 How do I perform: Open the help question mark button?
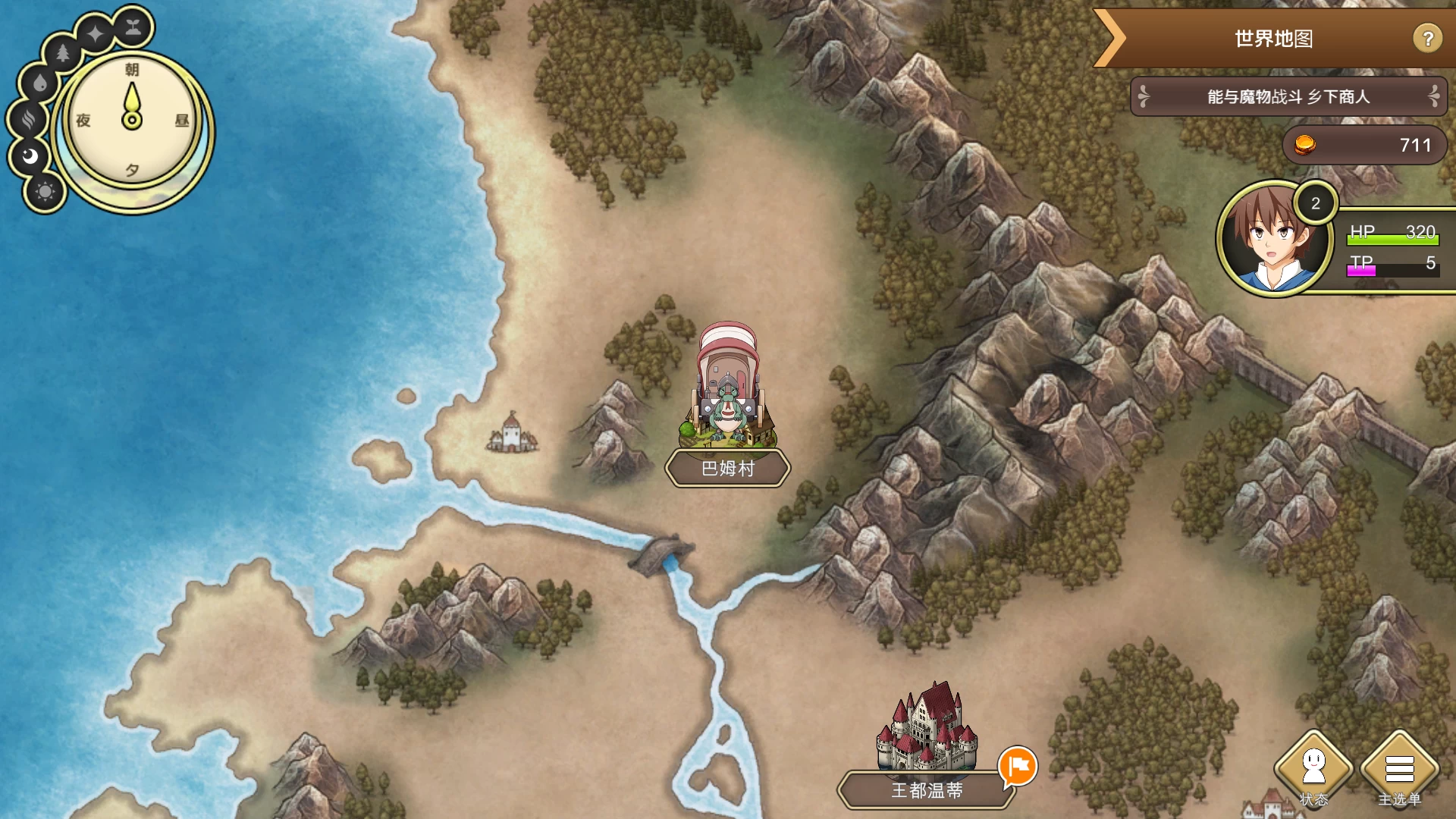coord(1427,38)
